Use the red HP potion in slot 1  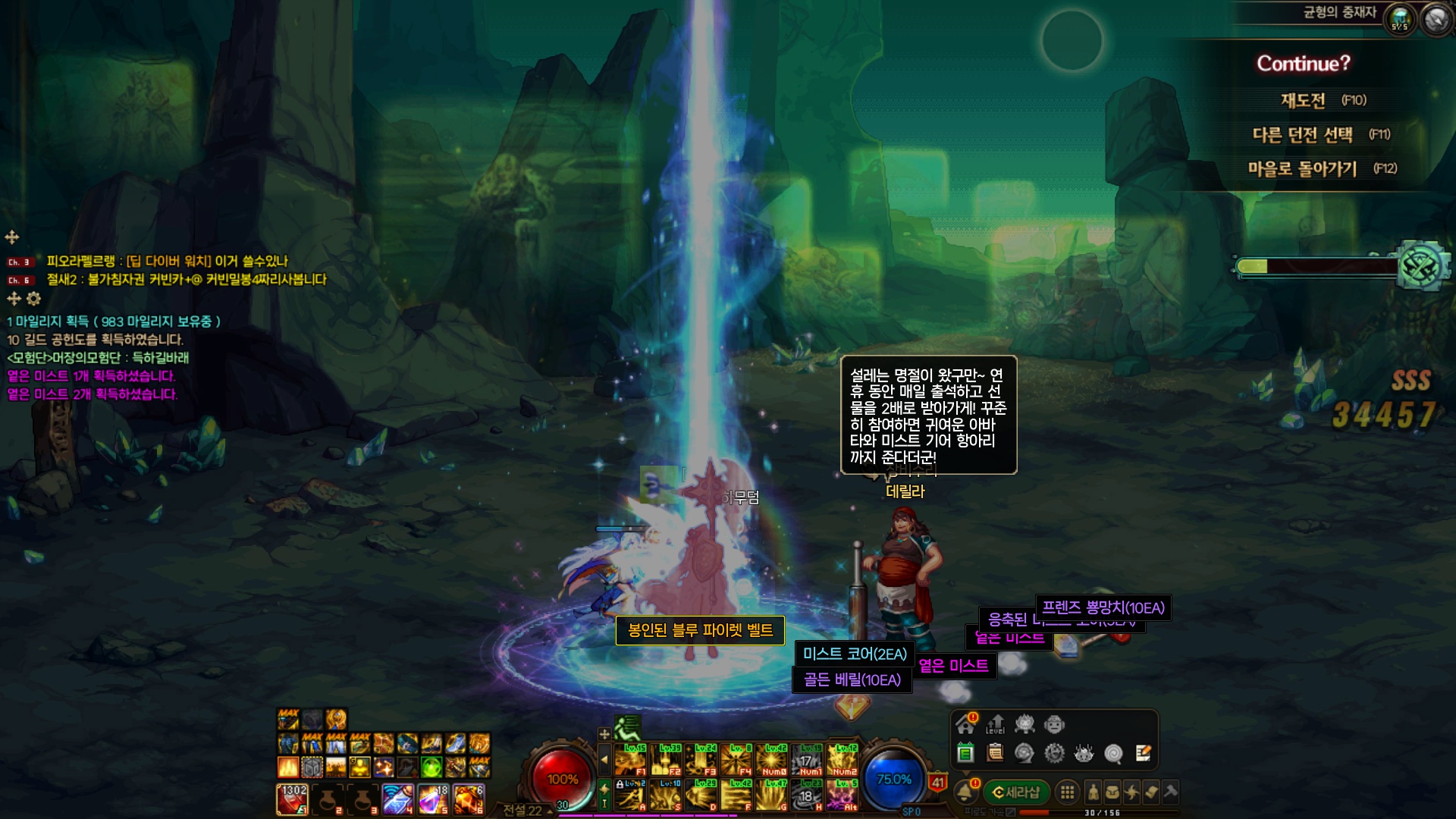[292, 799]
